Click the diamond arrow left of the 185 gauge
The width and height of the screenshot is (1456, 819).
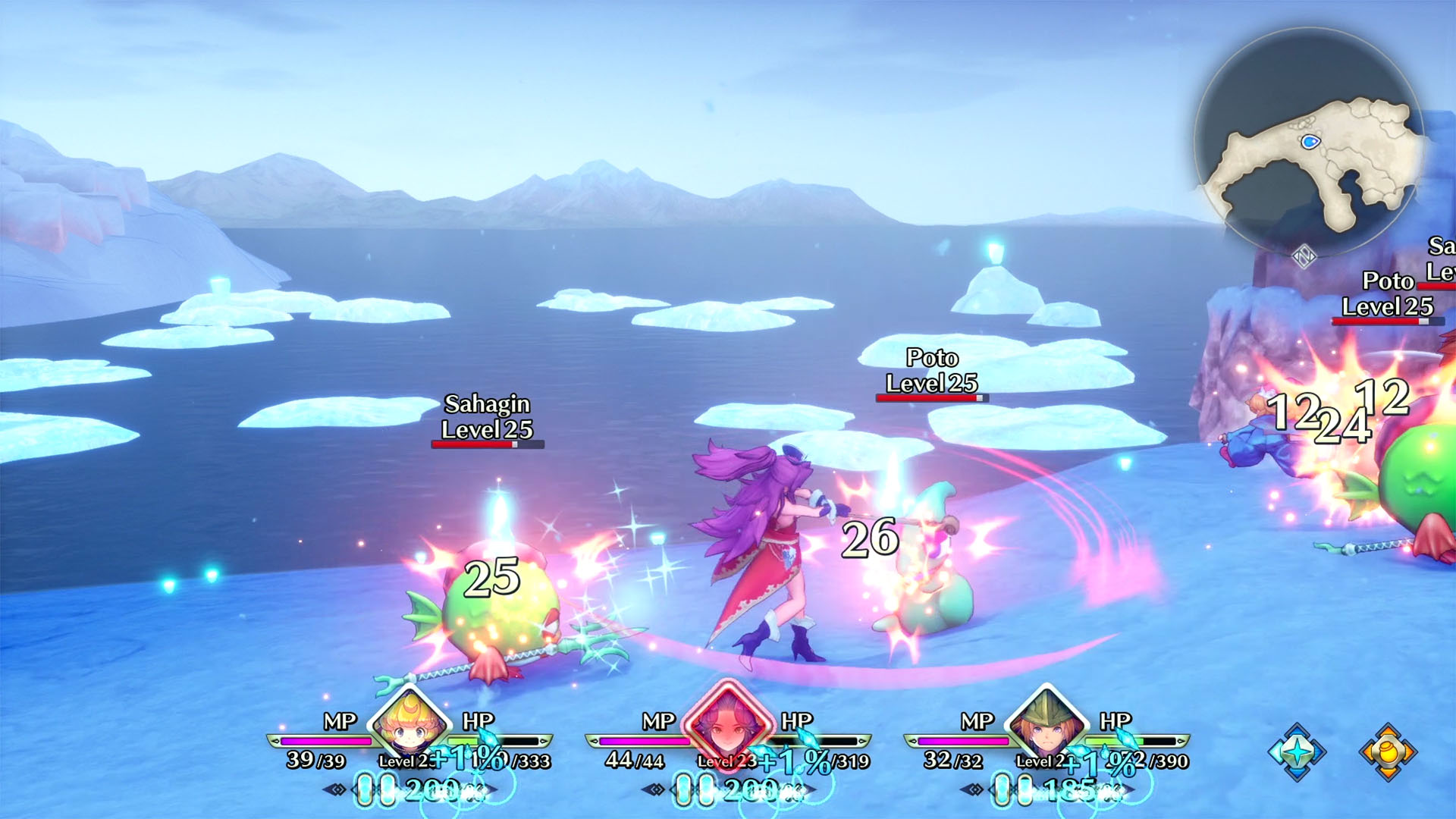point(973,789)
